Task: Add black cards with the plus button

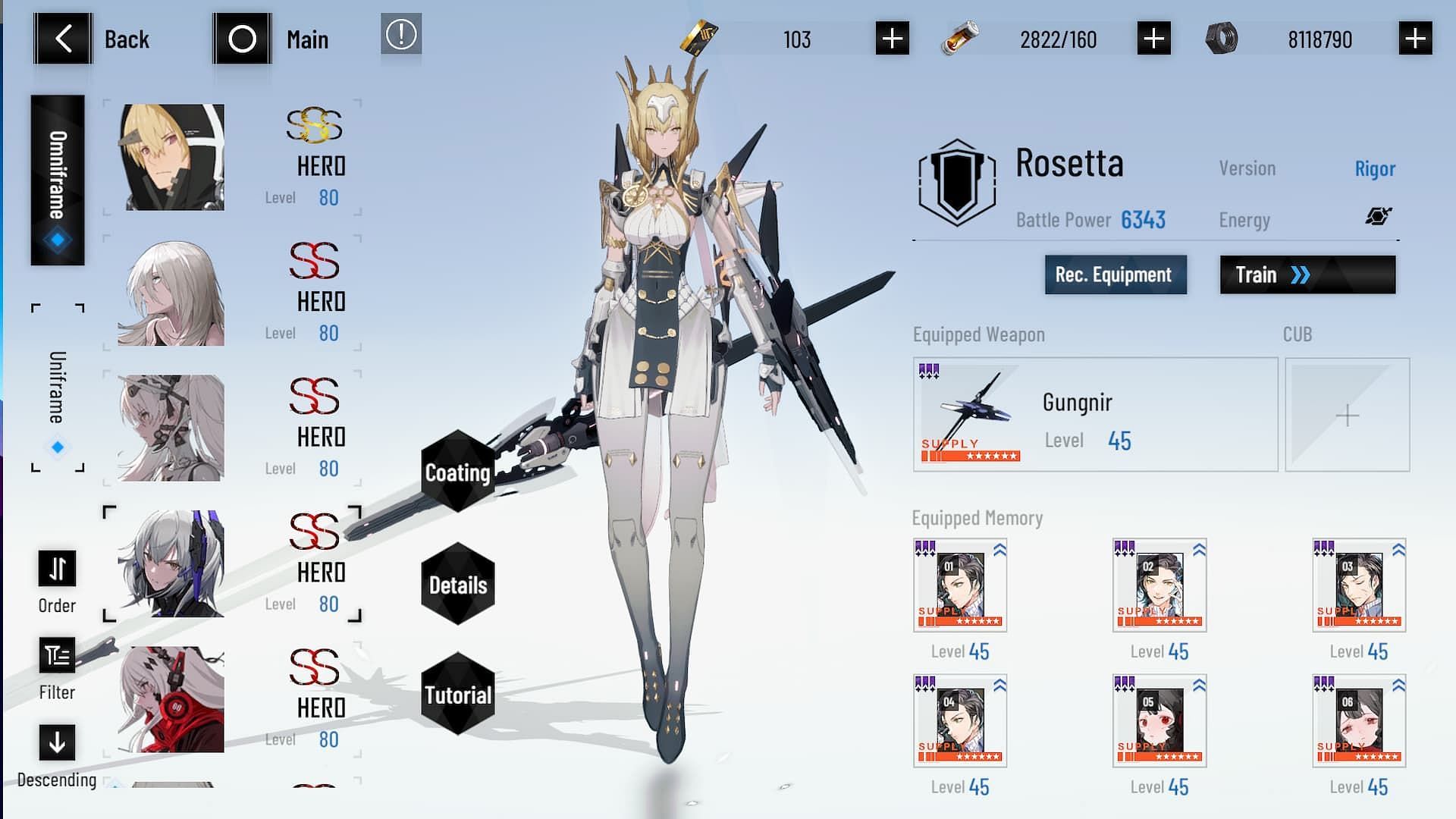Action: (x=892, y=39)
